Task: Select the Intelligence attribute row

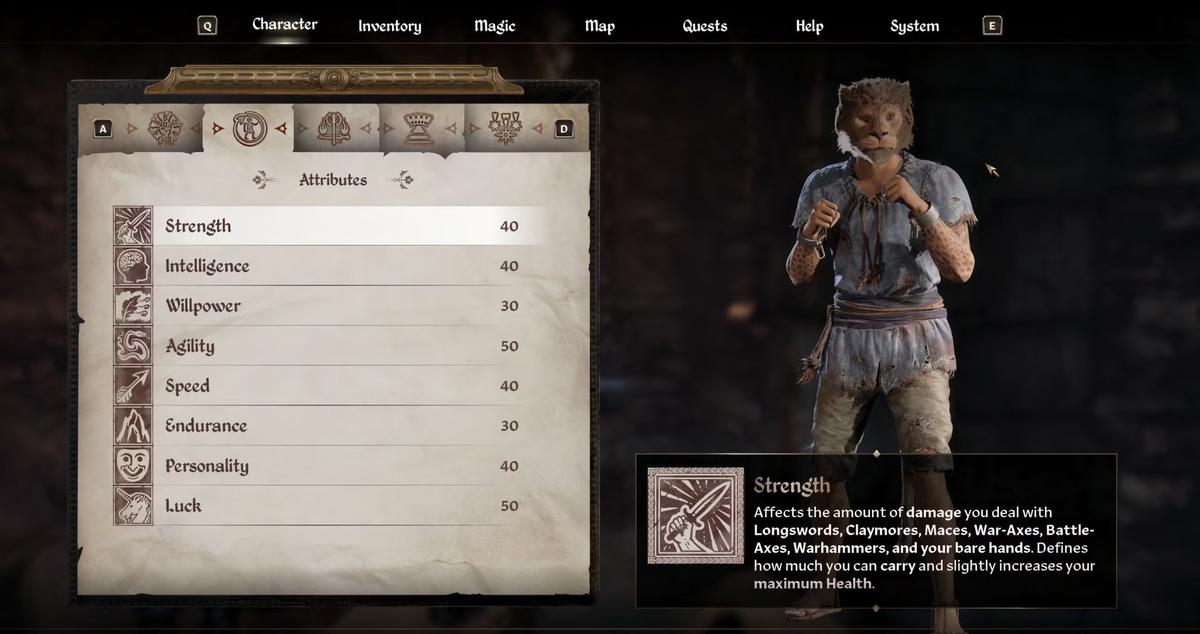Action: click(x=330, y=266)
